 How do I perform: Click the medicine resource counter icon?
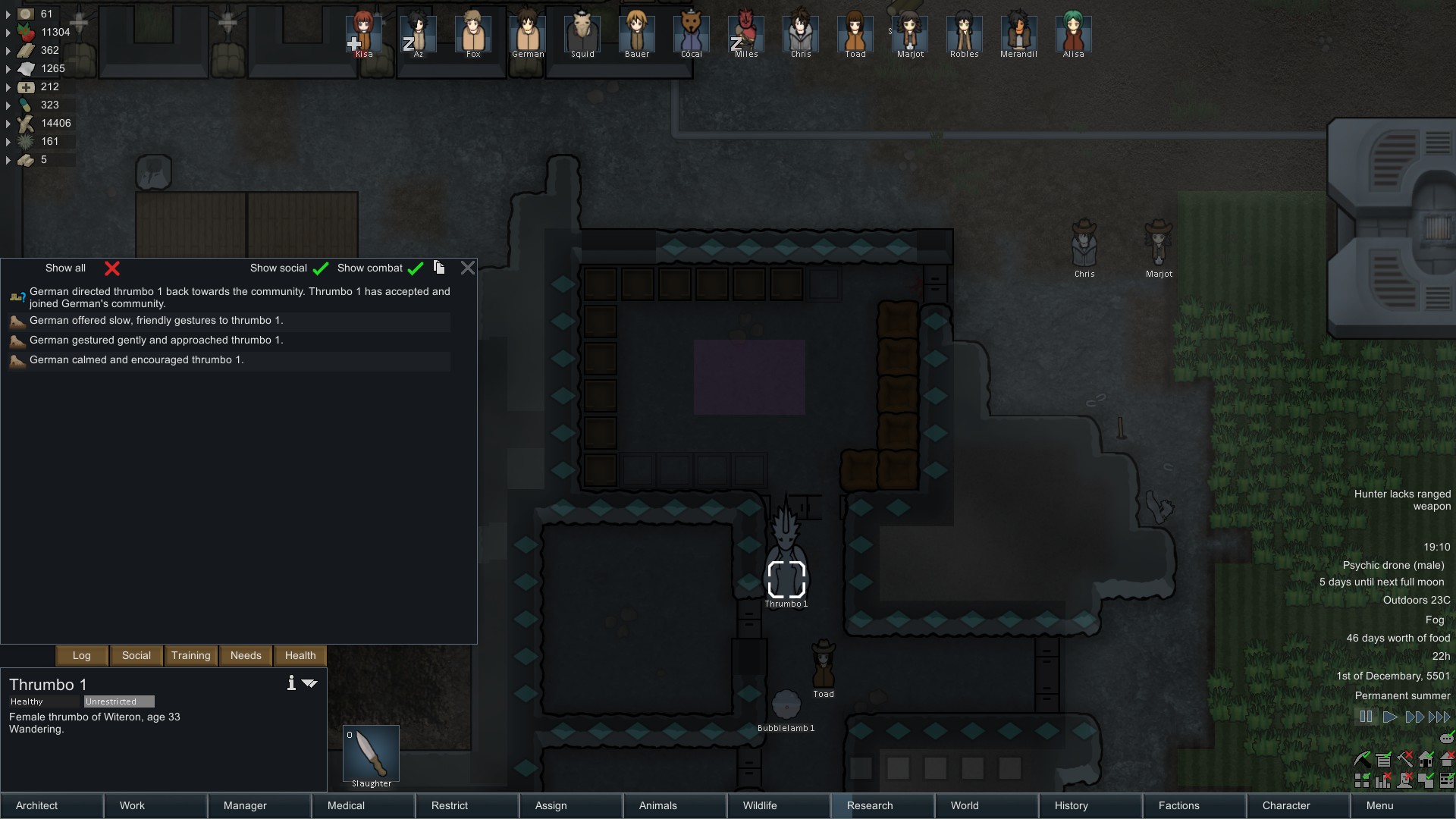click(27, 86)
